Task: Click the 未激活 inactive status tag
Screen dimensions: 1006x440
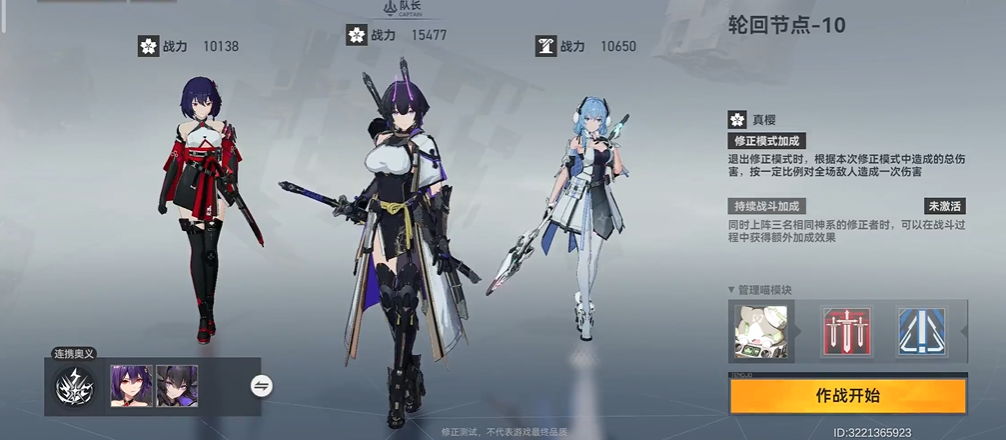Action: (944, 206)
